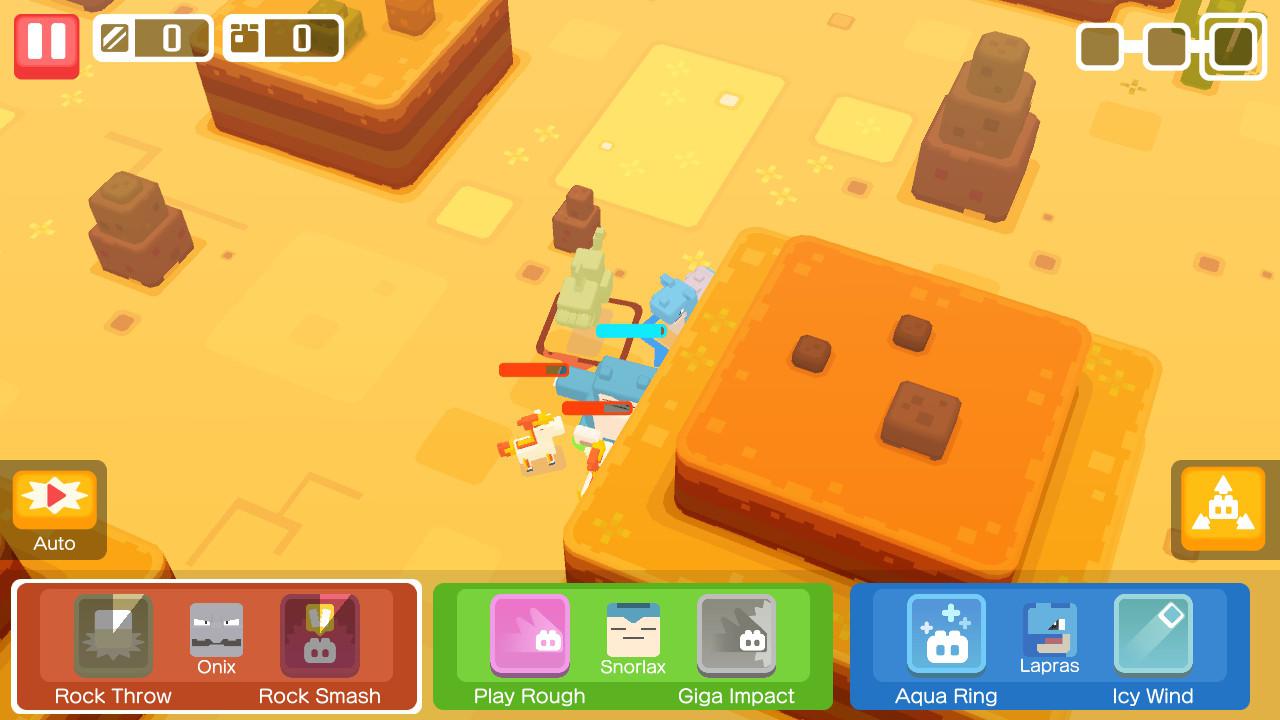This screenshot has height=720, width=1280.
Task: Click Onix's portrait in the move panel
Action: (216, 628)
